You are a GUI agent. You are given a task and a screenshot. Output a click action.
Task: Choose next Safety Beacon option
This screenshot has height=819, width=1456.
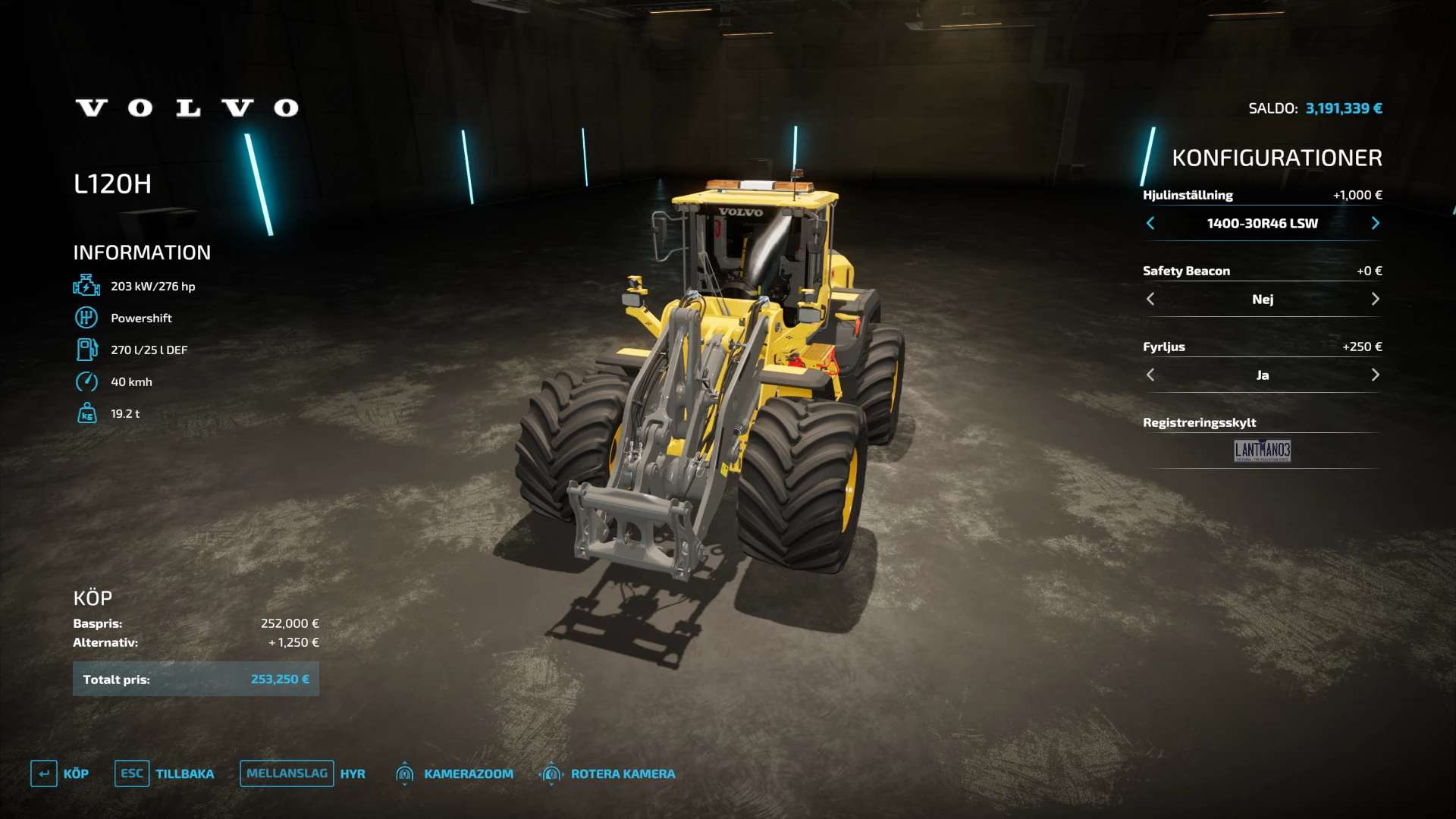coord(1375,299)
